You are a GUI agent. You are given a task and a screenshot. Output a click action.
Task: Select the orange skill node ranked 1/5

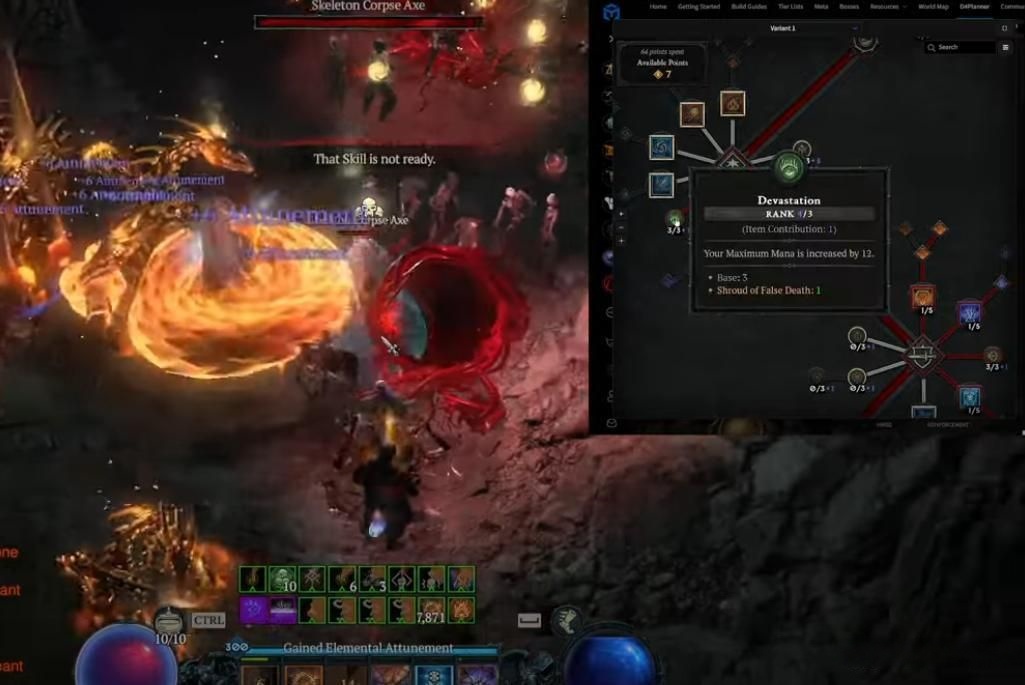922,297
